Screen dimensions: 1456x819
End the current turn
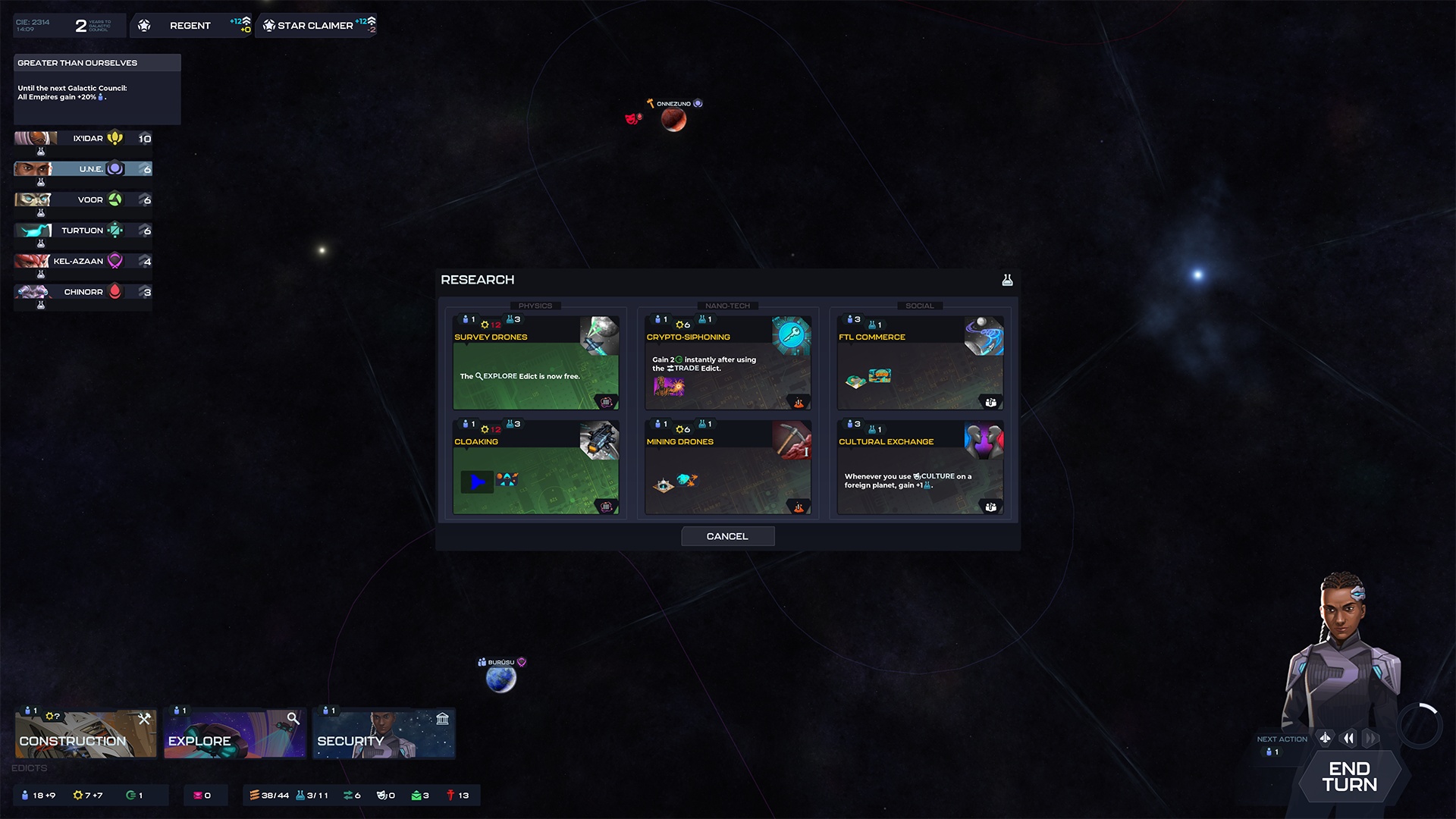[x=1349, y=777]
